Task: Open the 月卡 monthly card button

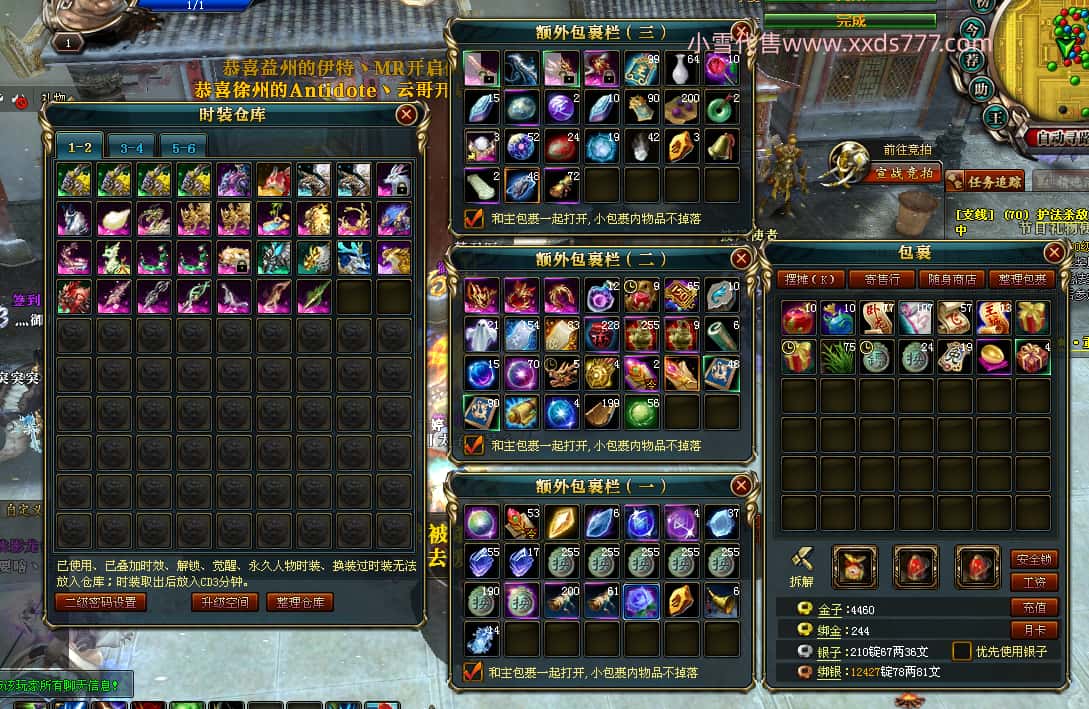Action: [x=1034, y=630]
